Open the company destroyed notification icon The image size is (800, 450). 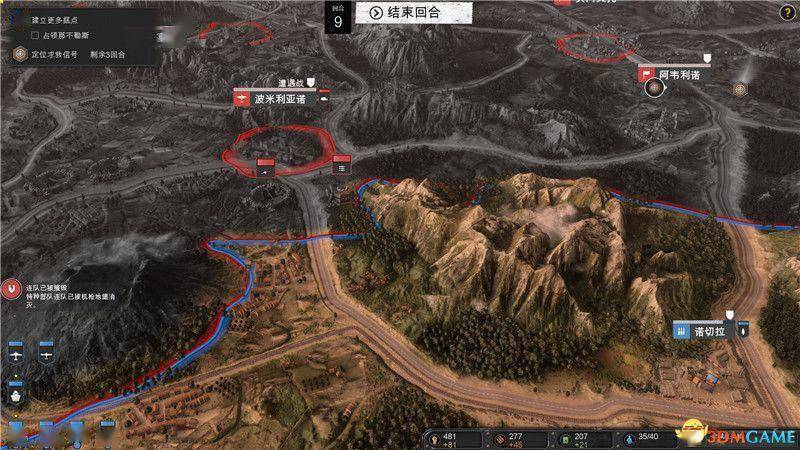12,291
